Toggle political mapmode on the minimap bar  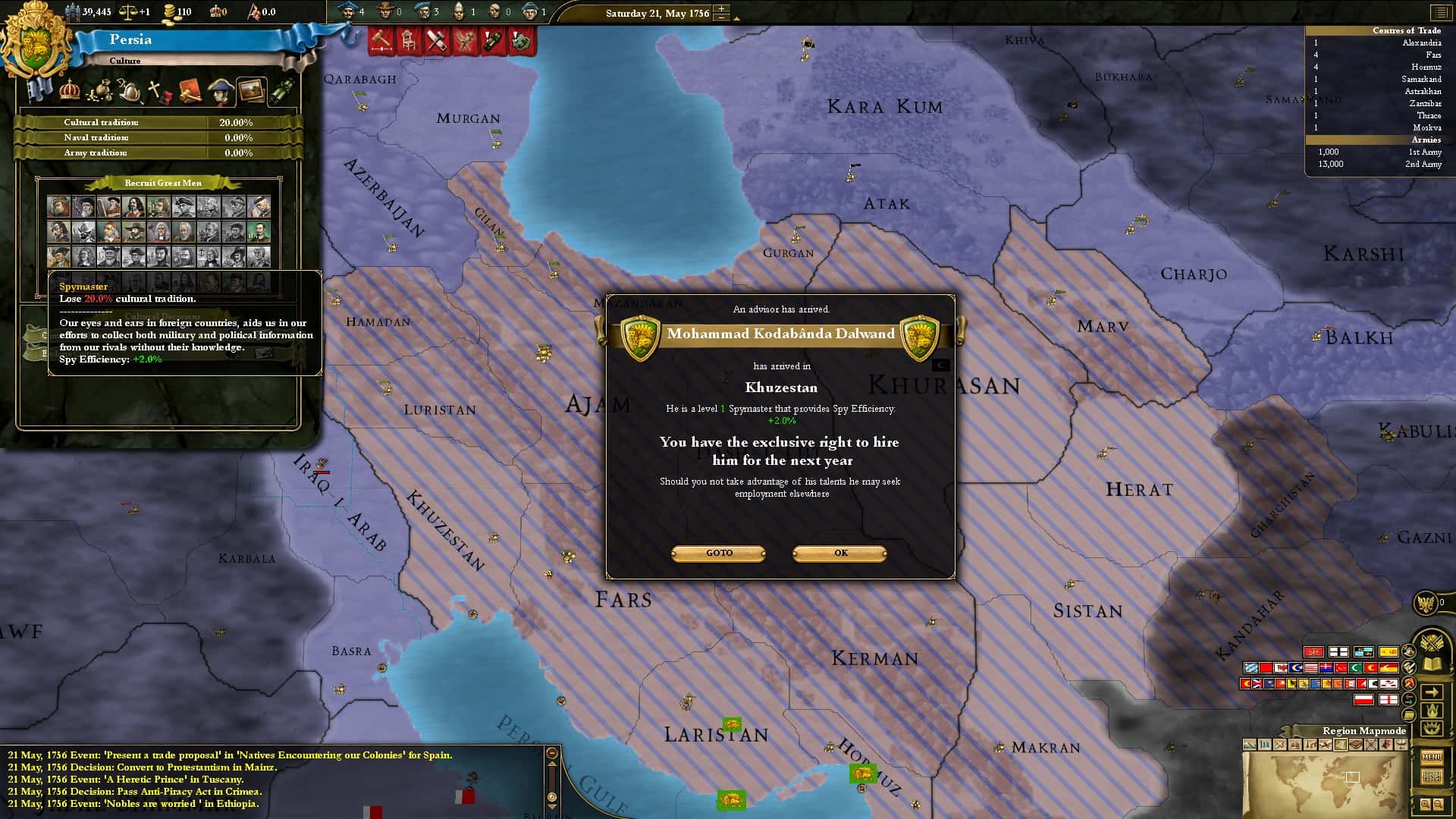coord(1263,744)
